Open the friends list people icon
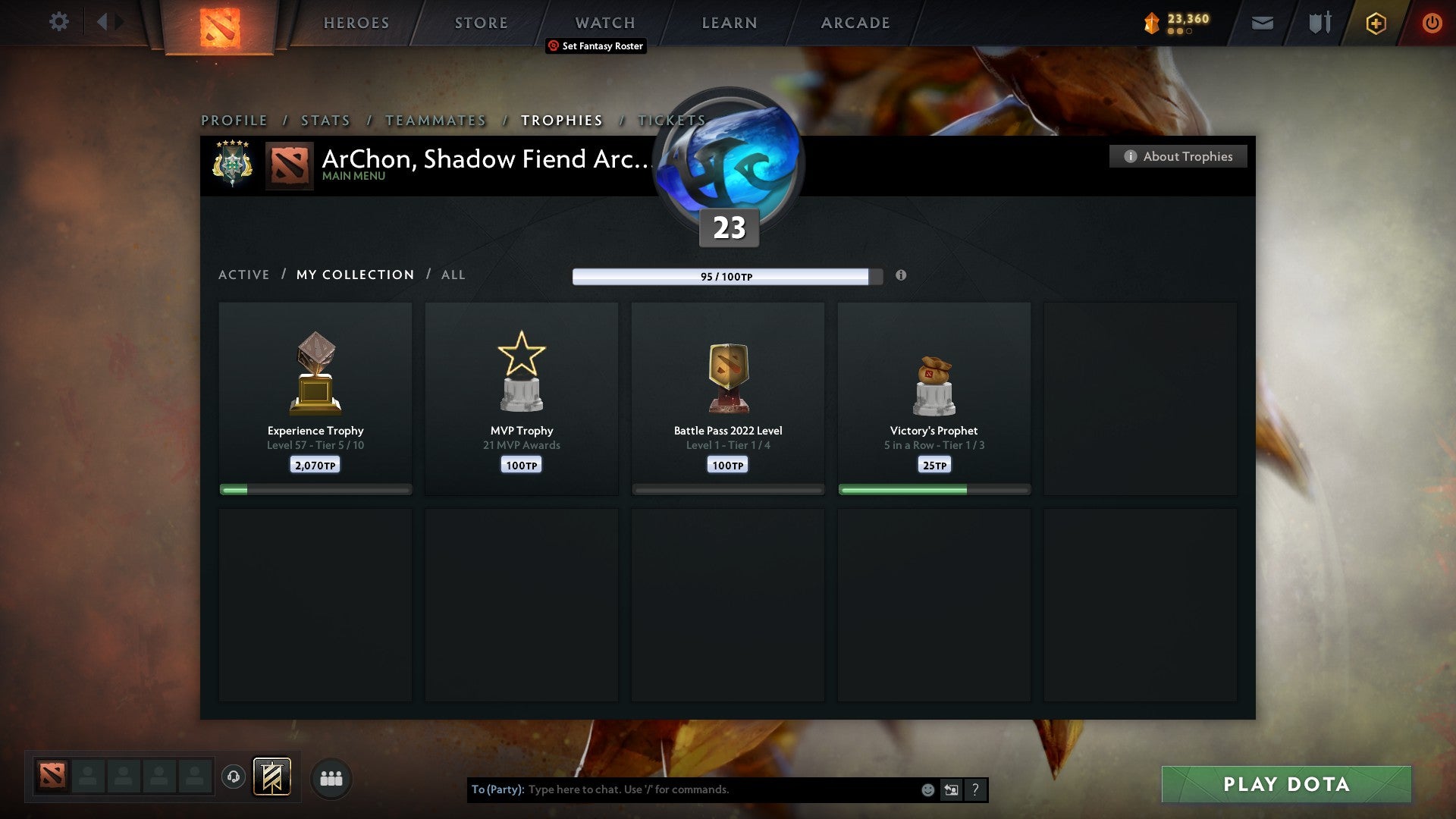This screenshot has height=819, width=1456. point(331,777)
